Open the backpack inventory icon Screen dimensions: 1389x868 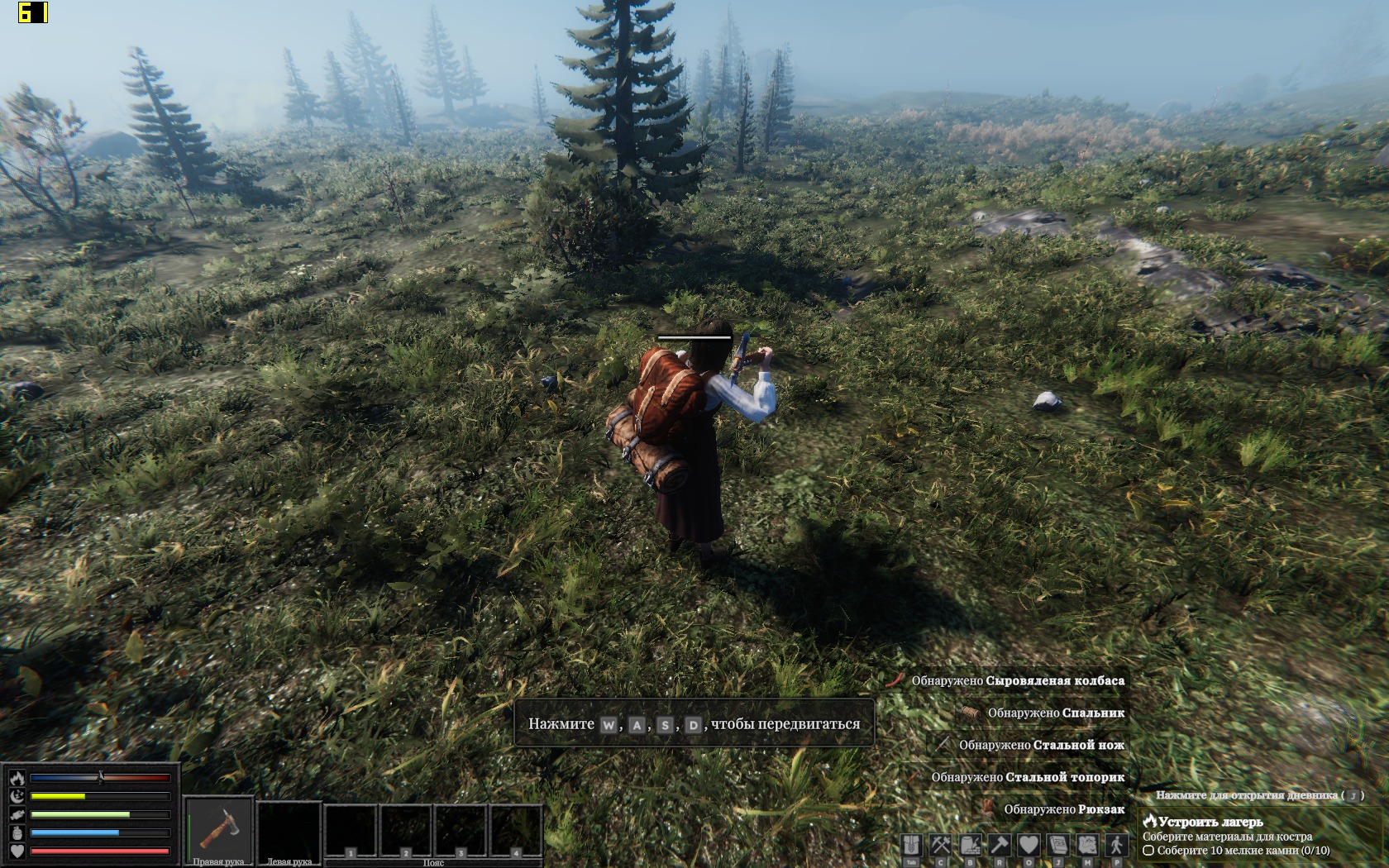tap(911, 845)
